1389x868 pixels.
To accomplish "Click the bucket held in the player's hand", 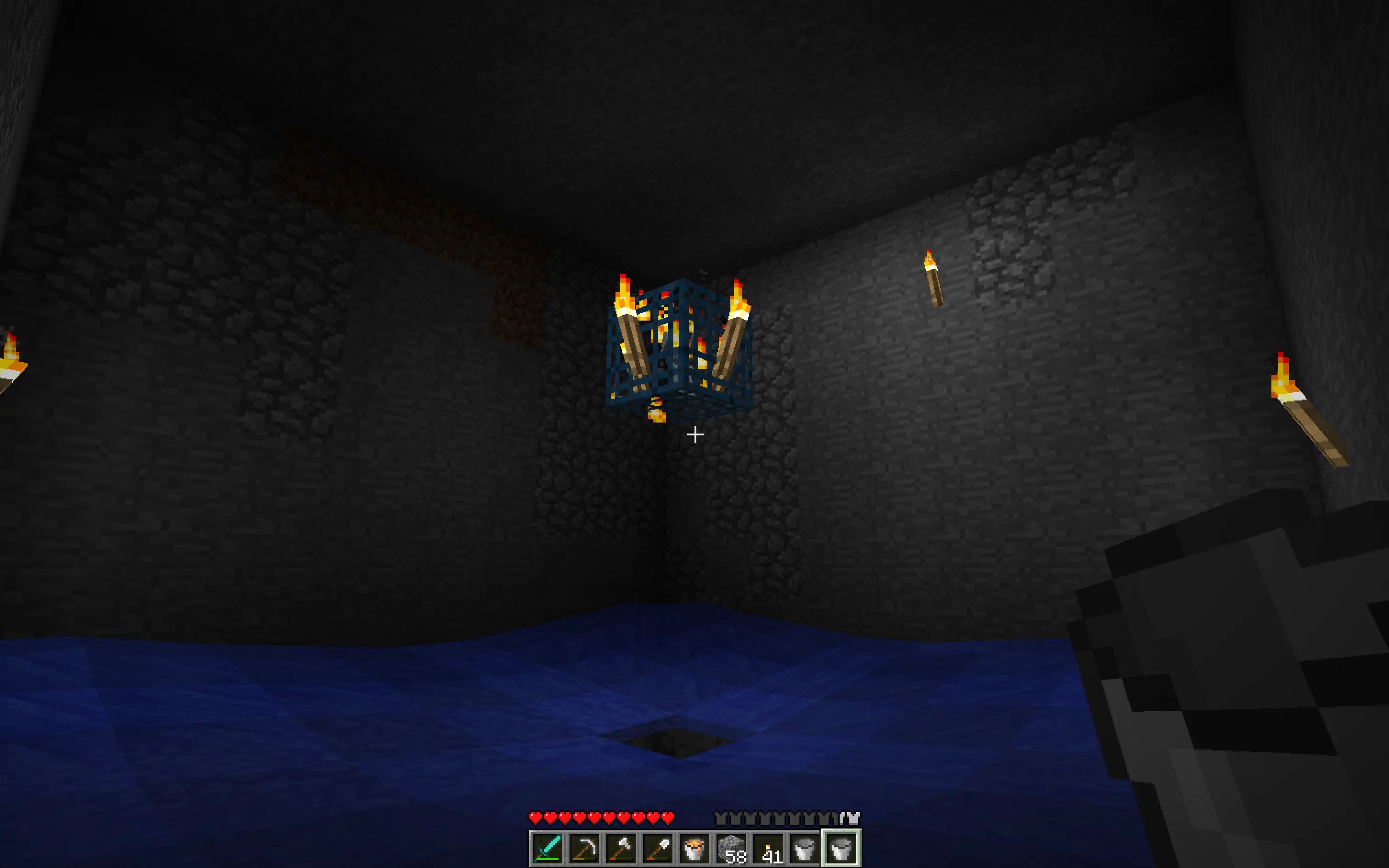I will click(1234, 660).
